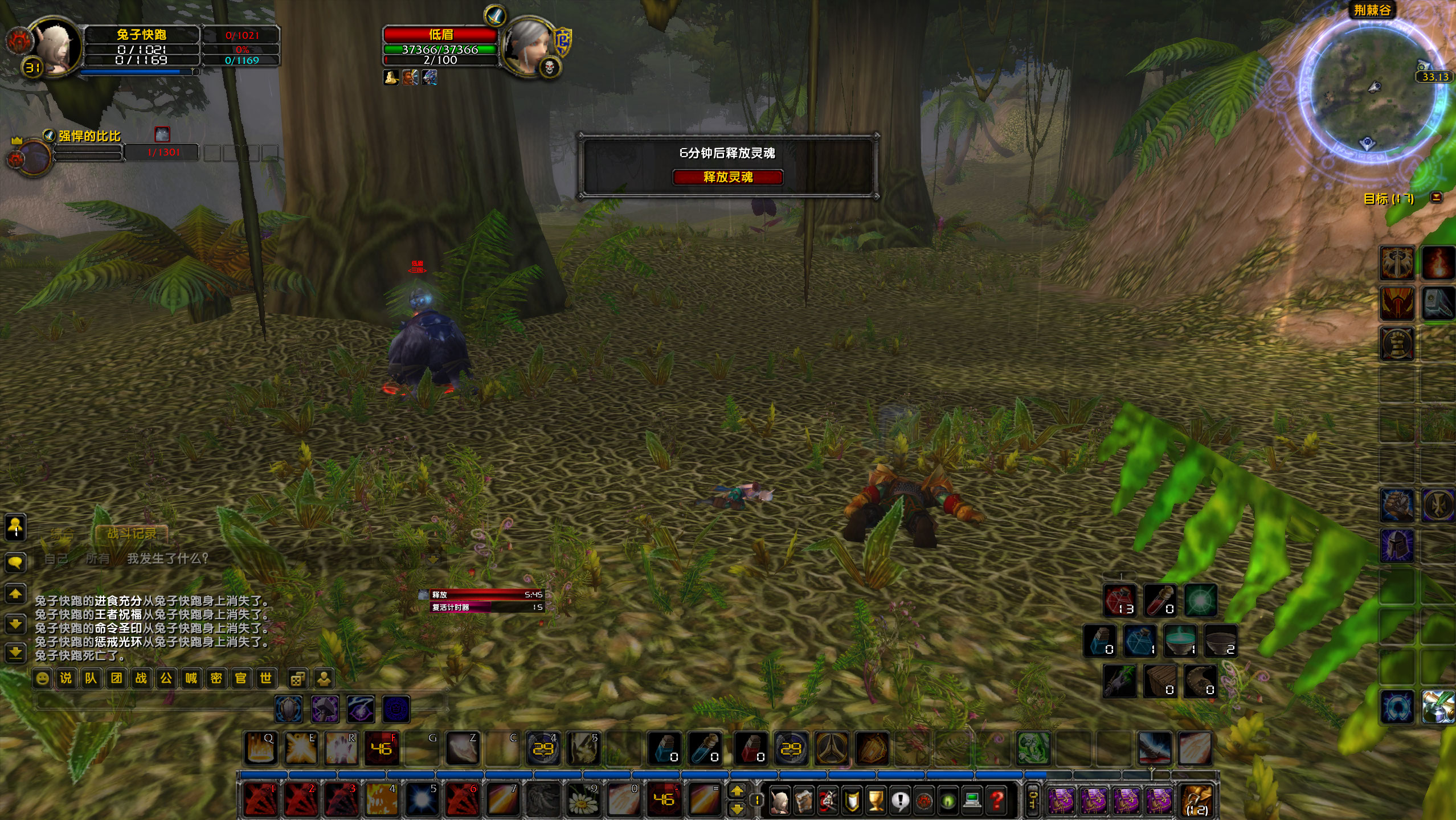Image resolution: width=1456 pixels, height=820 pixels.
Task: Toggle the 自己 combat log filter
Action: [56, 559]
